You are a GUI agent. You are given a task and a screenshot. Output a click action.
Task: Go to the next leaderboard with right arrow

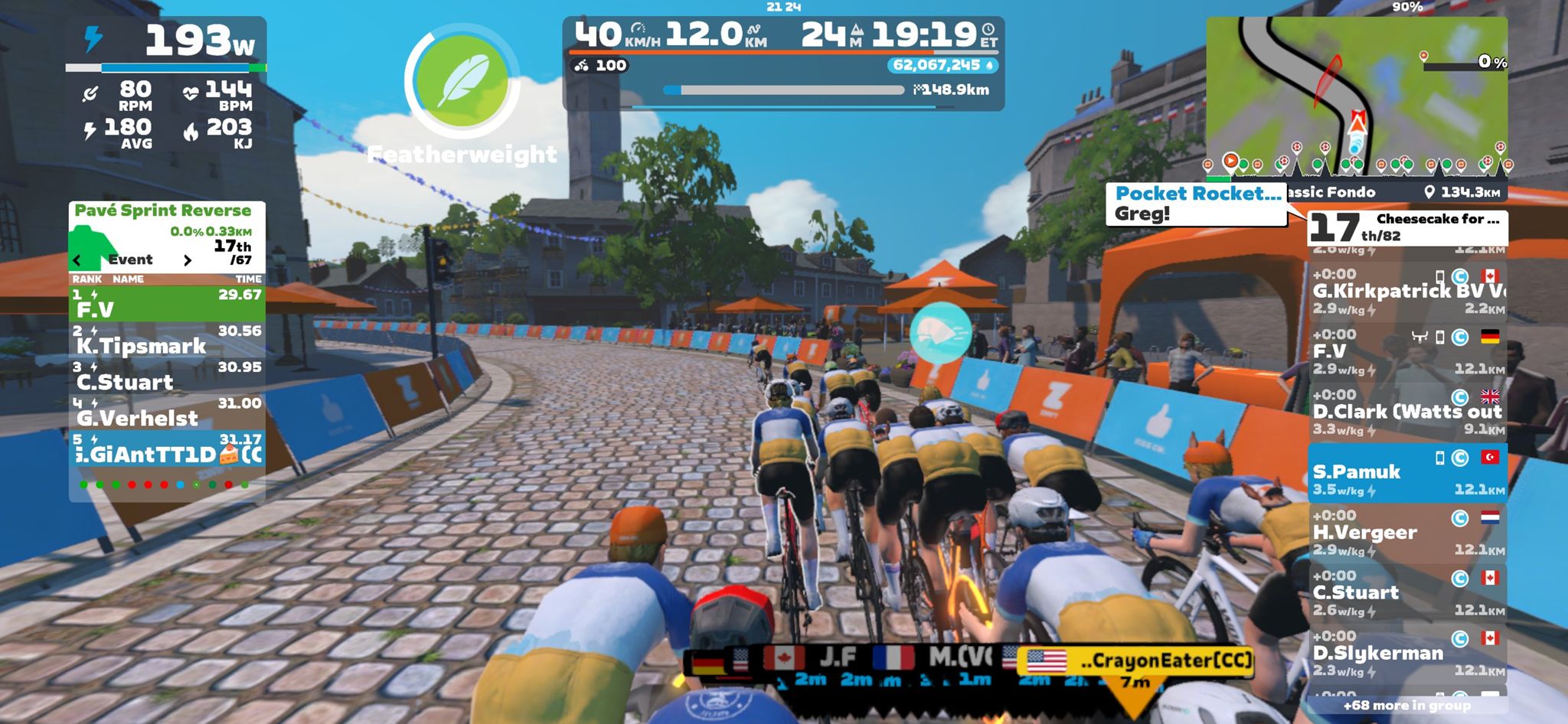tap(188, 260)
